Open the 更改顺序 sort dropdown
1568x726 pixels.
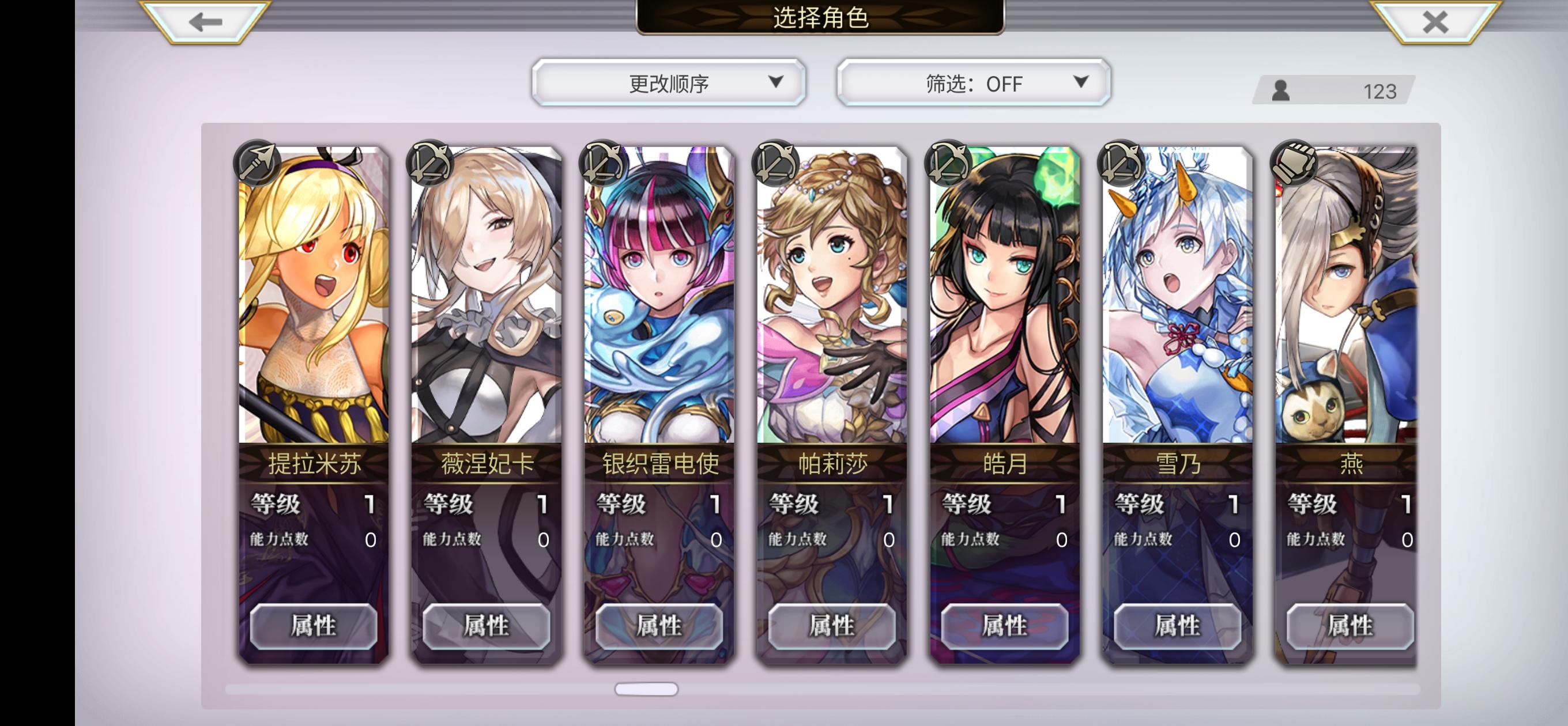tap(668, 84)
